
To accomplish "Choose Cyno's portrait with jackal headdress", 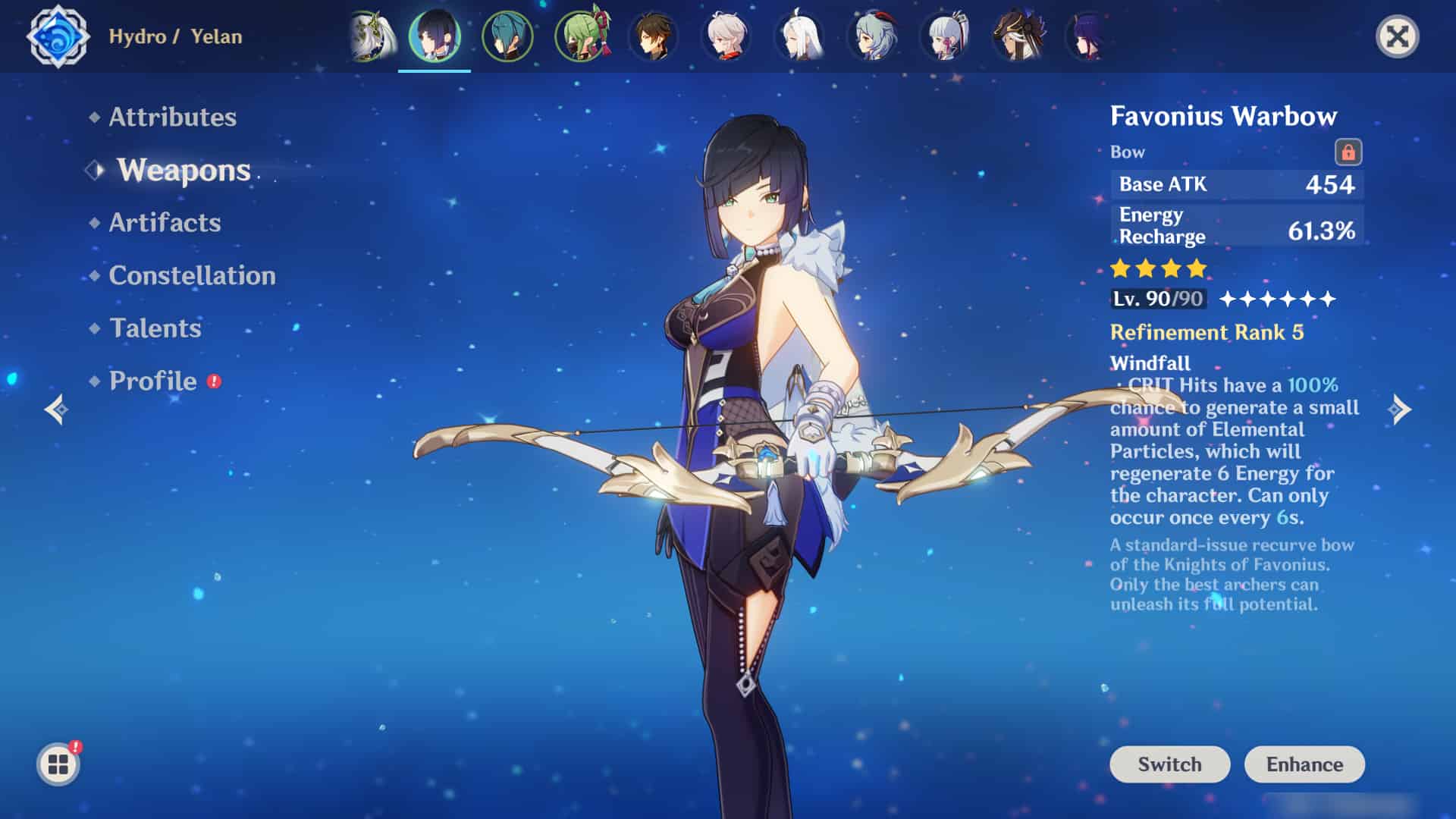I will pos(1018,36).
